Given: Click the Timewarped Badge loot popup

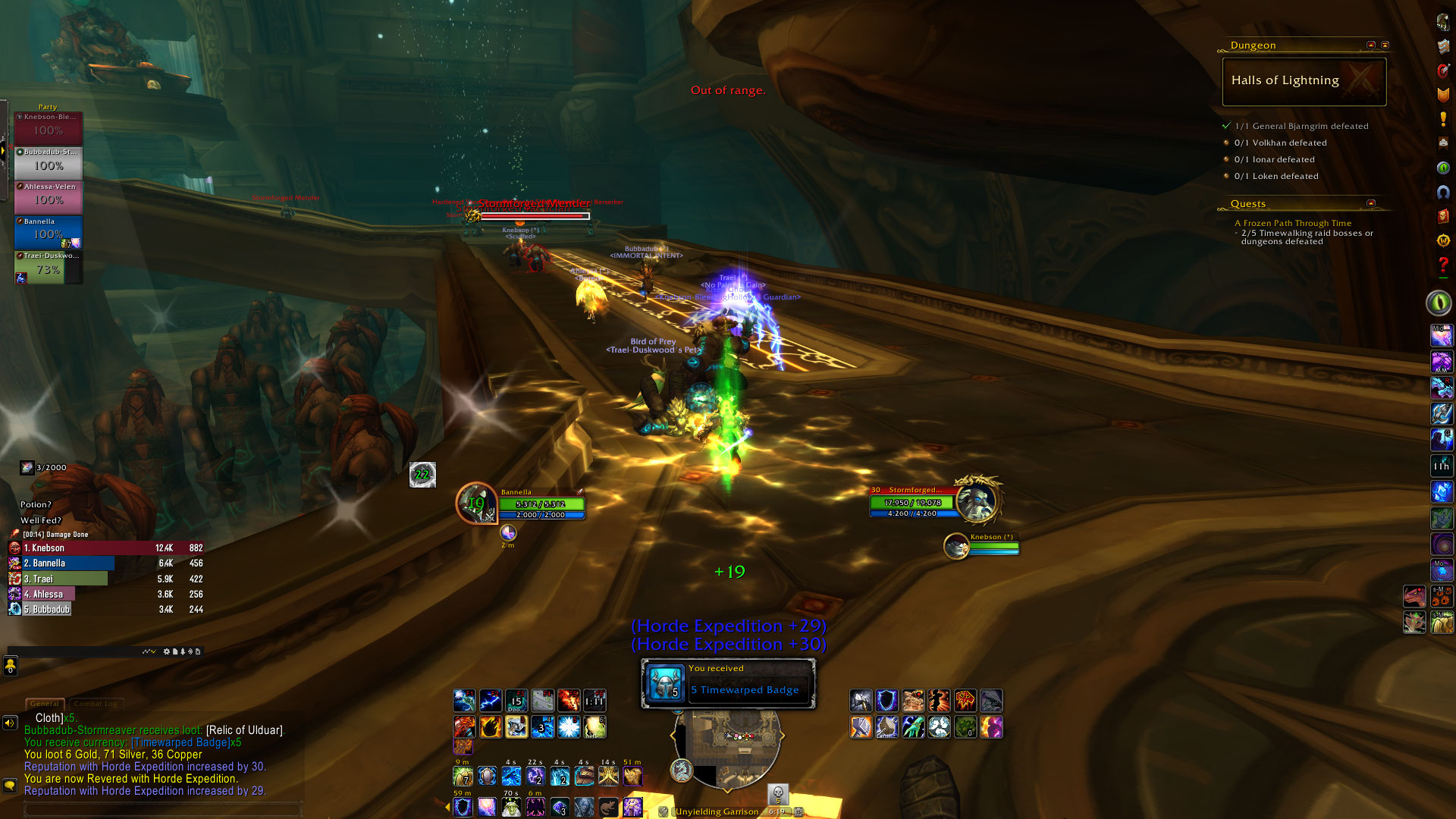Looking at the screenshot, I should (728, 683).
